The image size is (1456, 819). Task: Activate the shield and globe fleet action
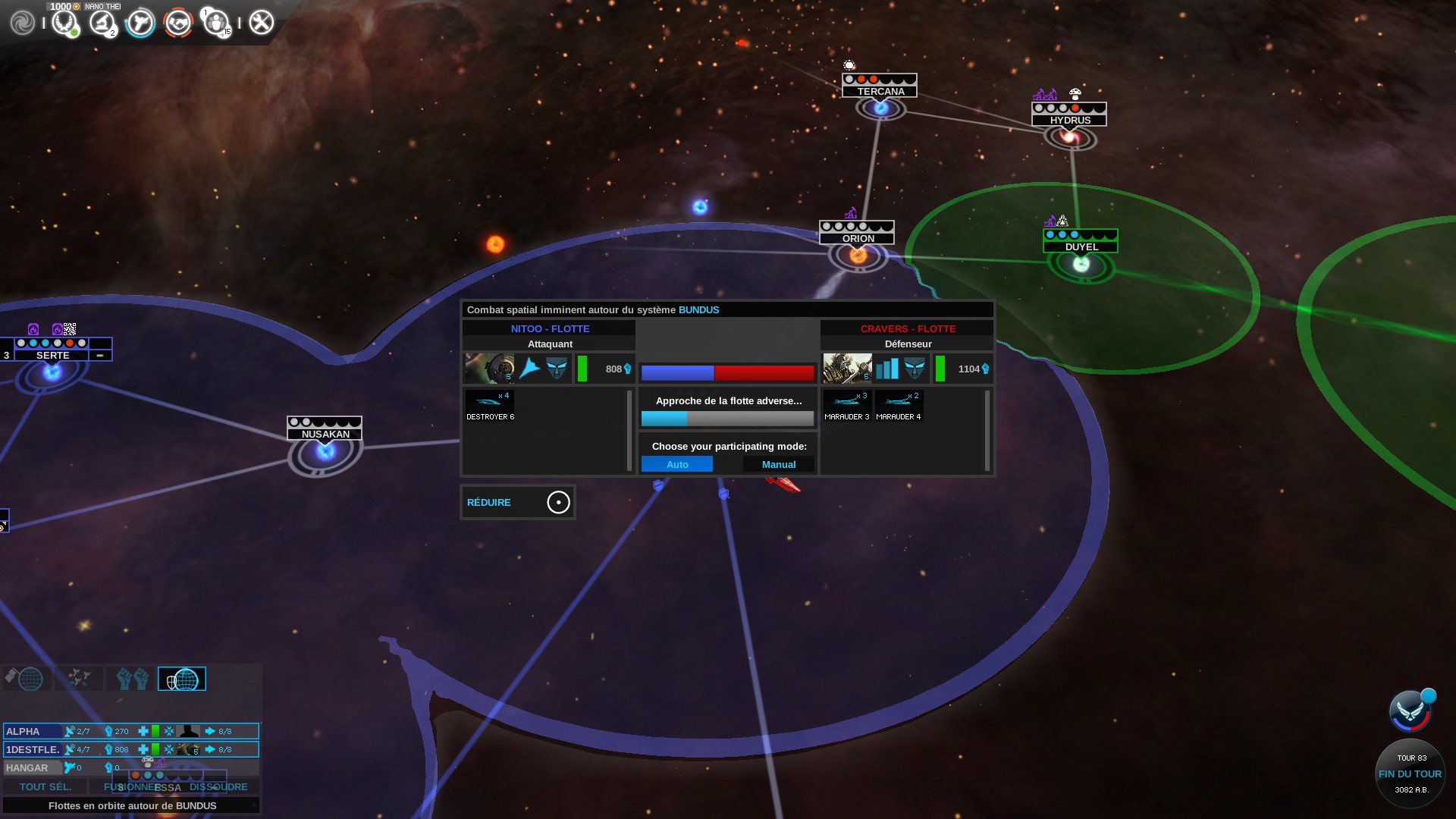(x=182, y=679)
